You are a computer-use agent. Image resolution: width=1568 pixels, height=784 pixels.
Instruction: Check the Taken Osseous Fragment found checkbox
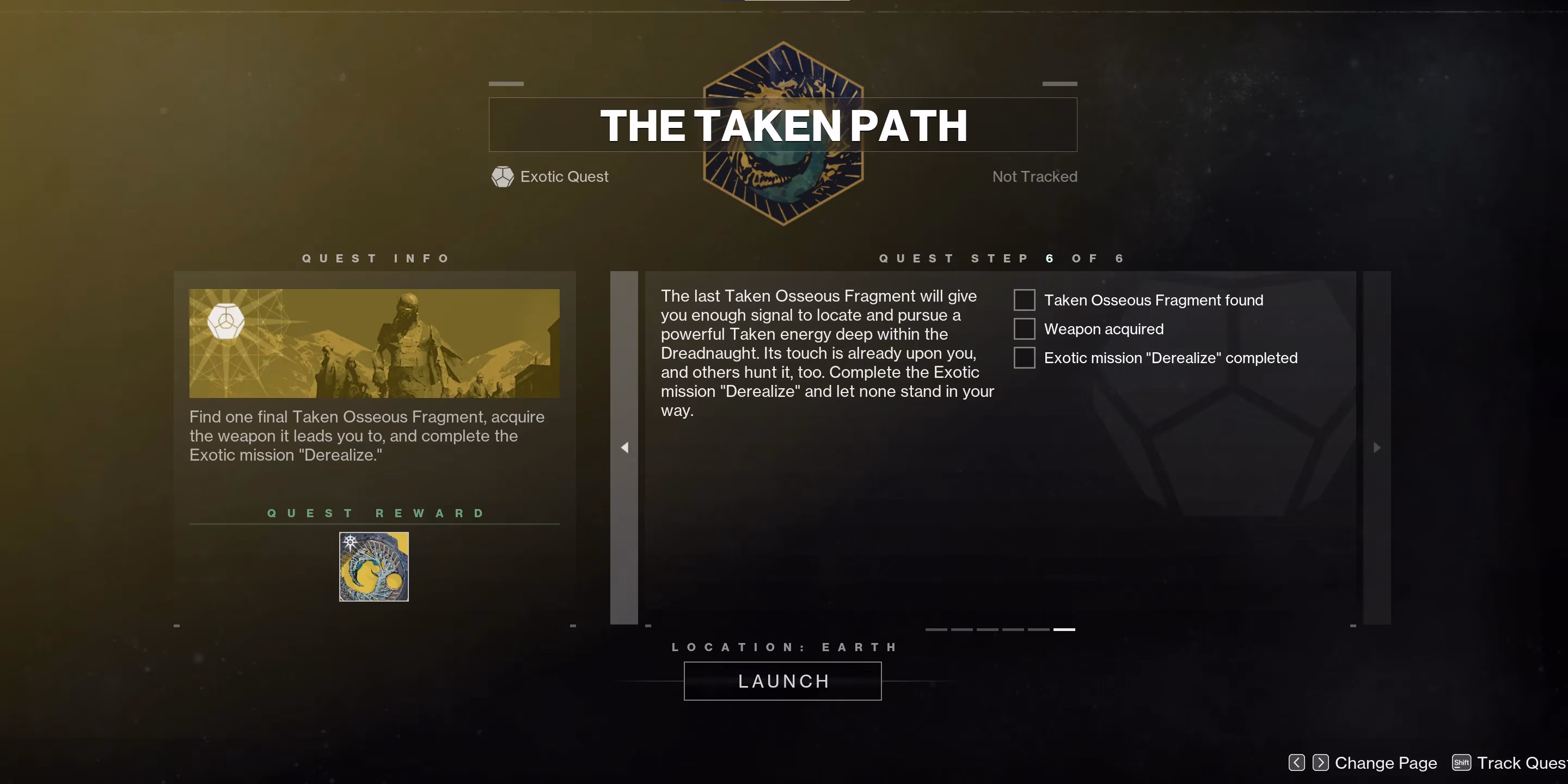coord(1025,299)
